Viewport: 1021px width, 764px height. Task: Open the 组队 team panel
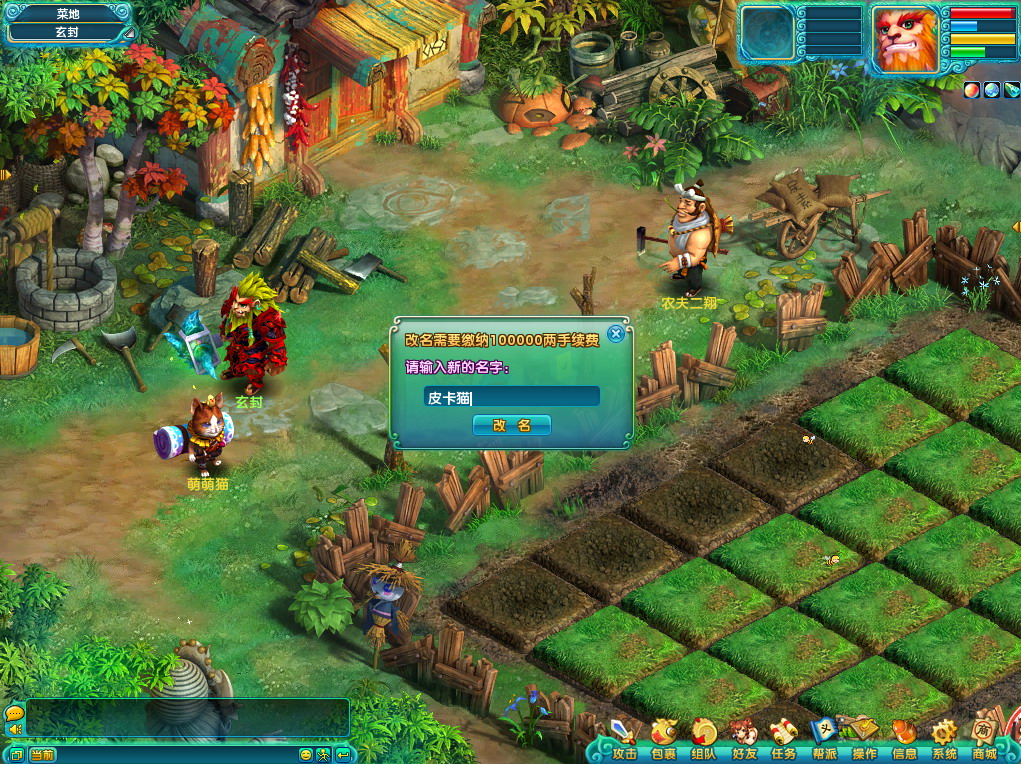(703, 741)
